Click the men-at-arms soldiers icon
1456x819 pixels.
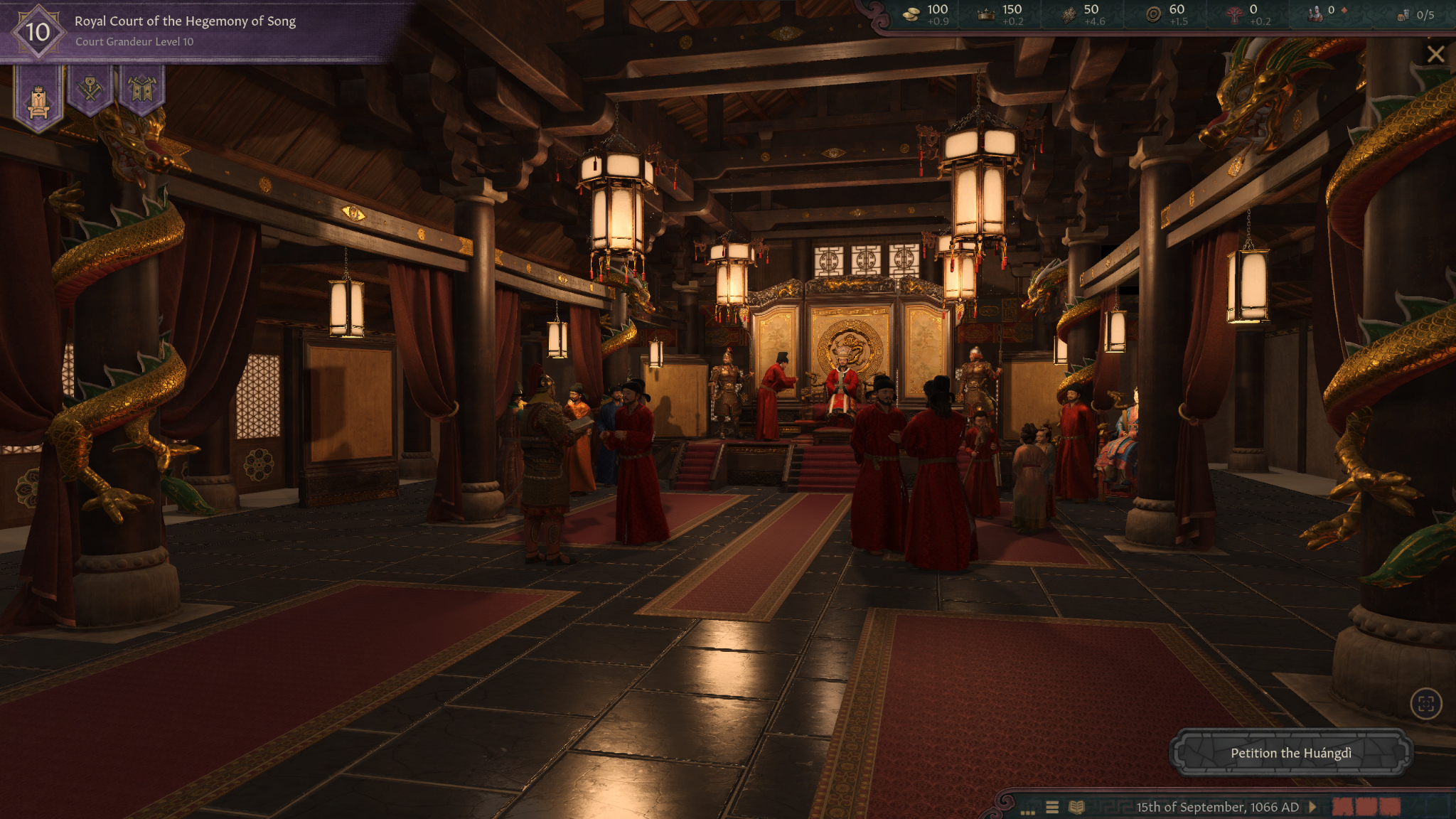click(x=1314, y=12)
